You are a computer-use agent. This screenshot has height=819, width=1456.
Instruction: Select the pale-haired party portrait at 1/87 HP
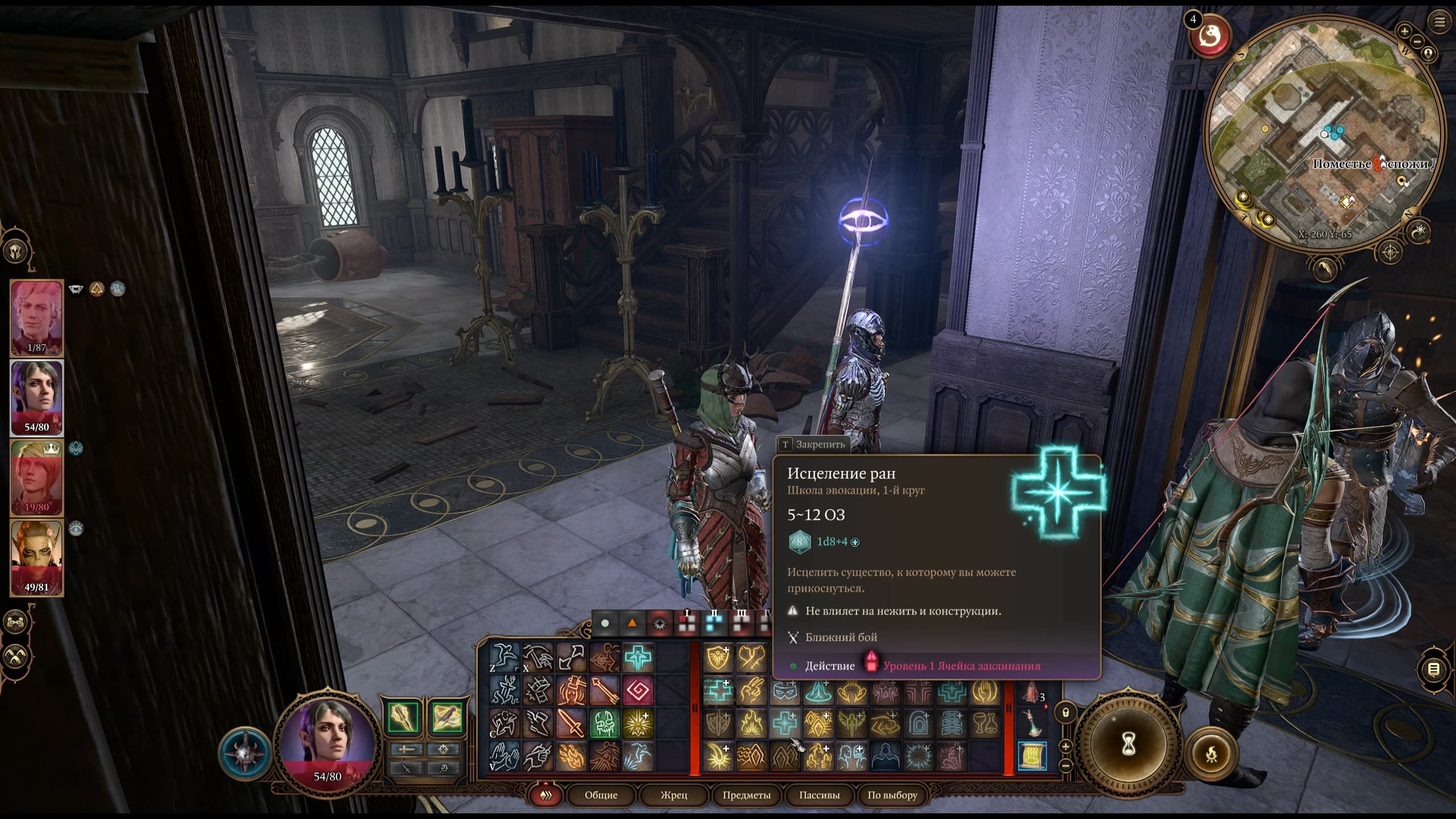[x=36, y=317]
